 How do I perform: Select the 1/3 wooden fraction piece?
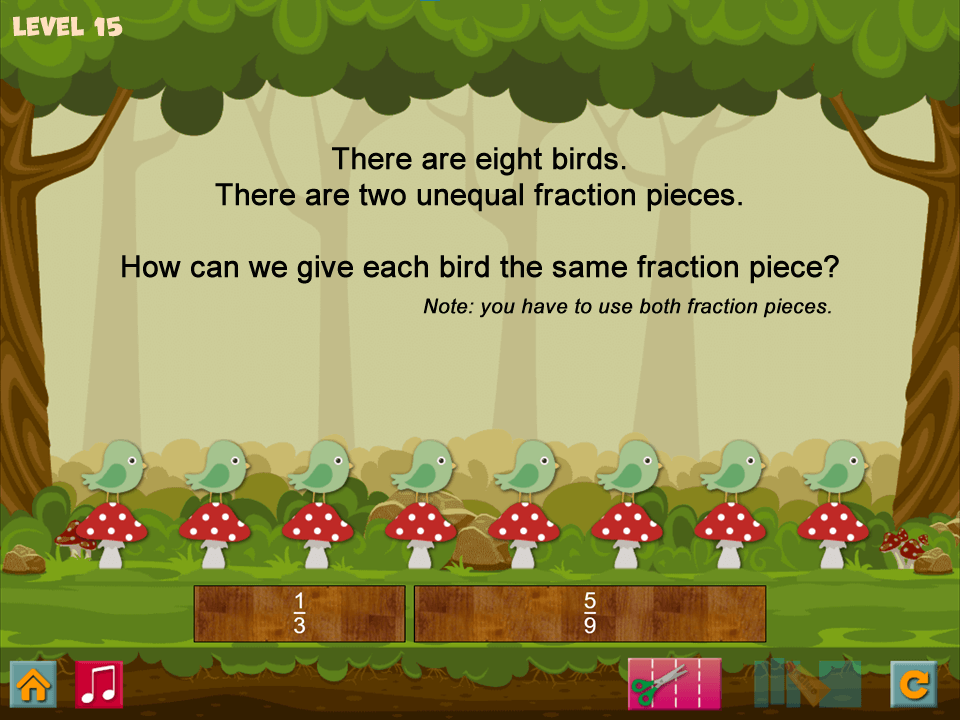pyautogui.click(x=299, y=613)
